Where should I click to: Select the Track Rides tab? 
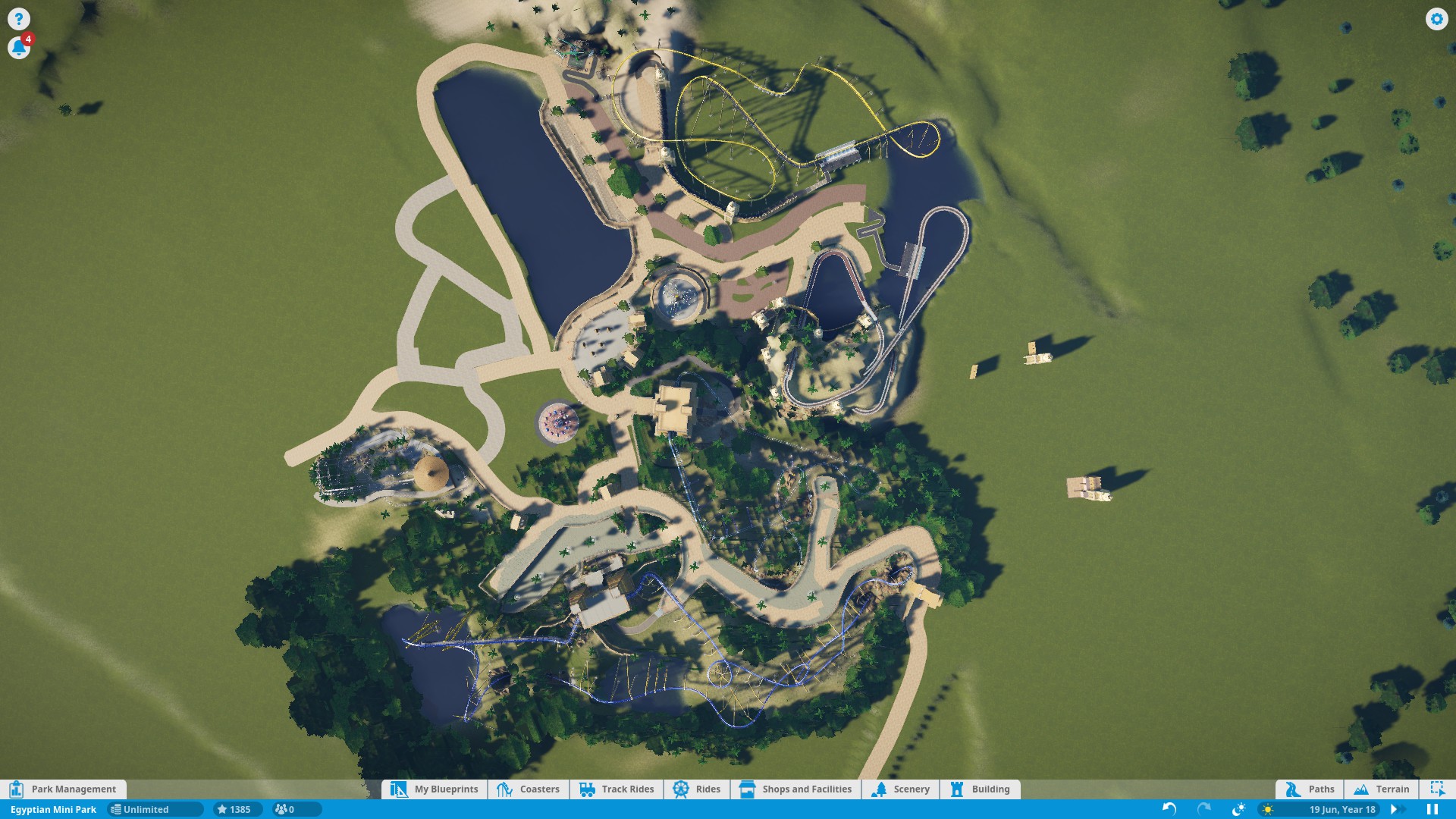[617, 789]
